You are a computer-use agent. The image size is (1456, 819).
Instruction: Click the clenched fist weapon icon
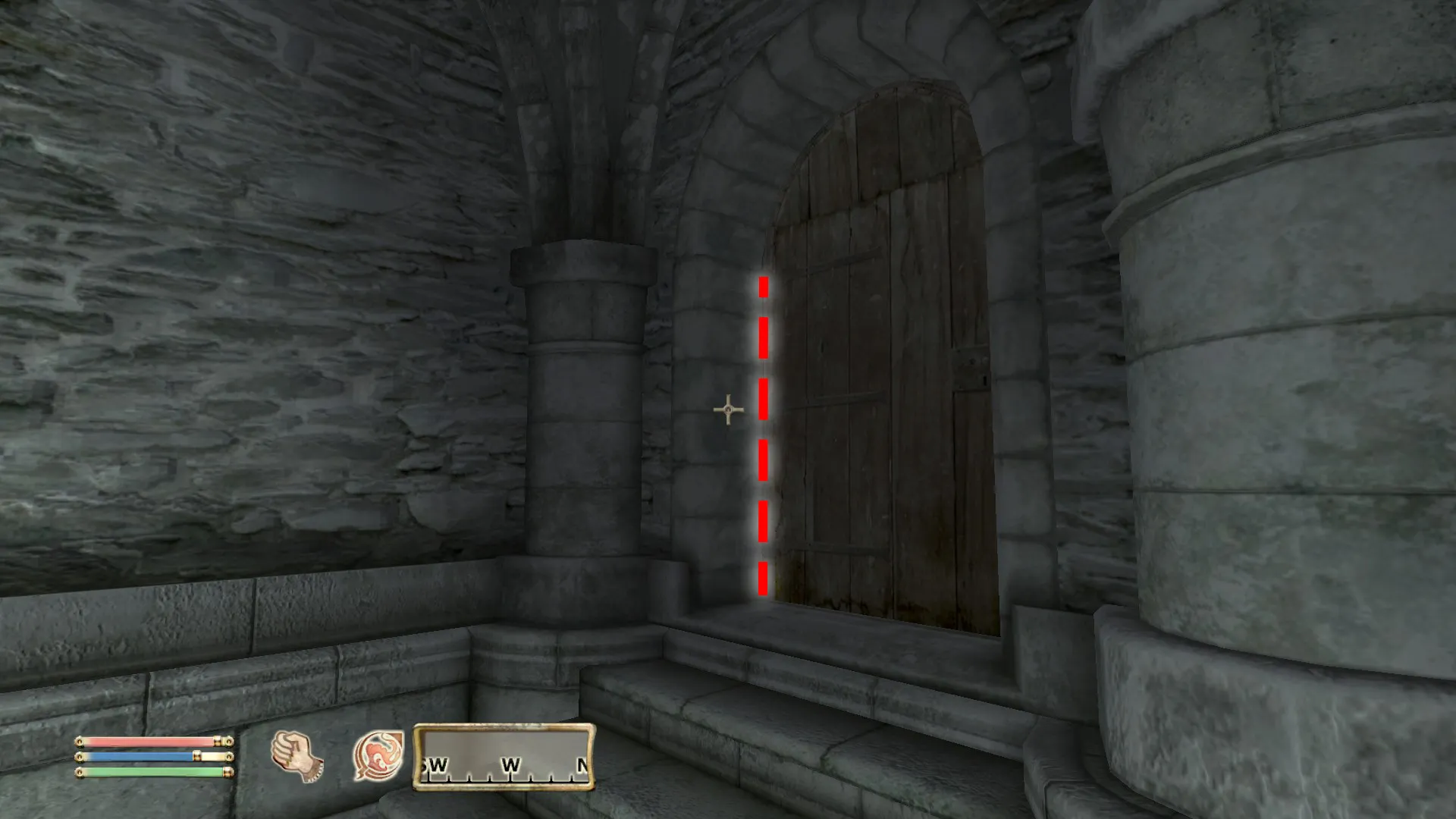click(297, 756)
